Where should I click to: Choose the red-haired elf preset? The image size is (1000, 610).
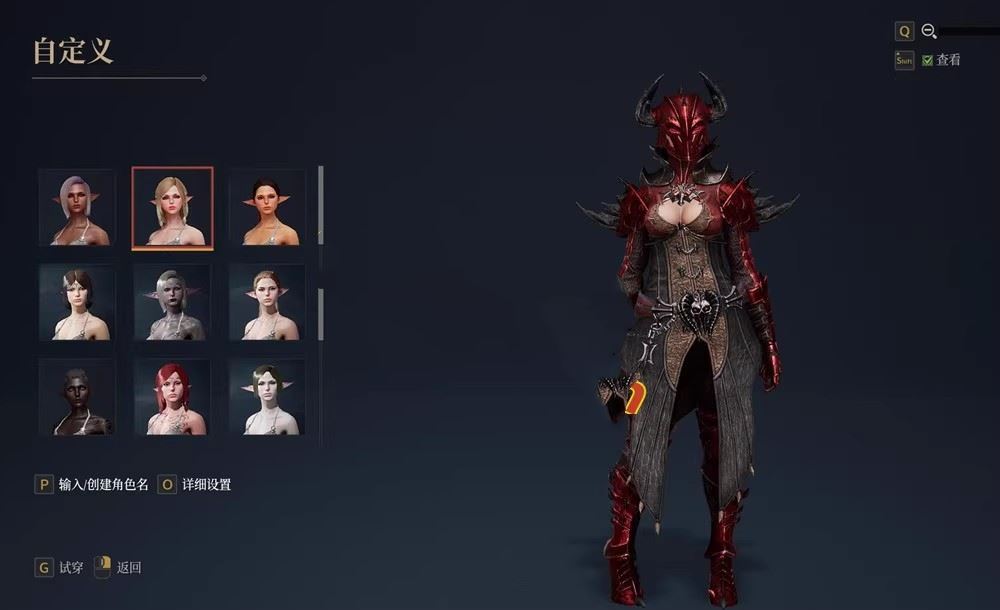pos(172,397)
